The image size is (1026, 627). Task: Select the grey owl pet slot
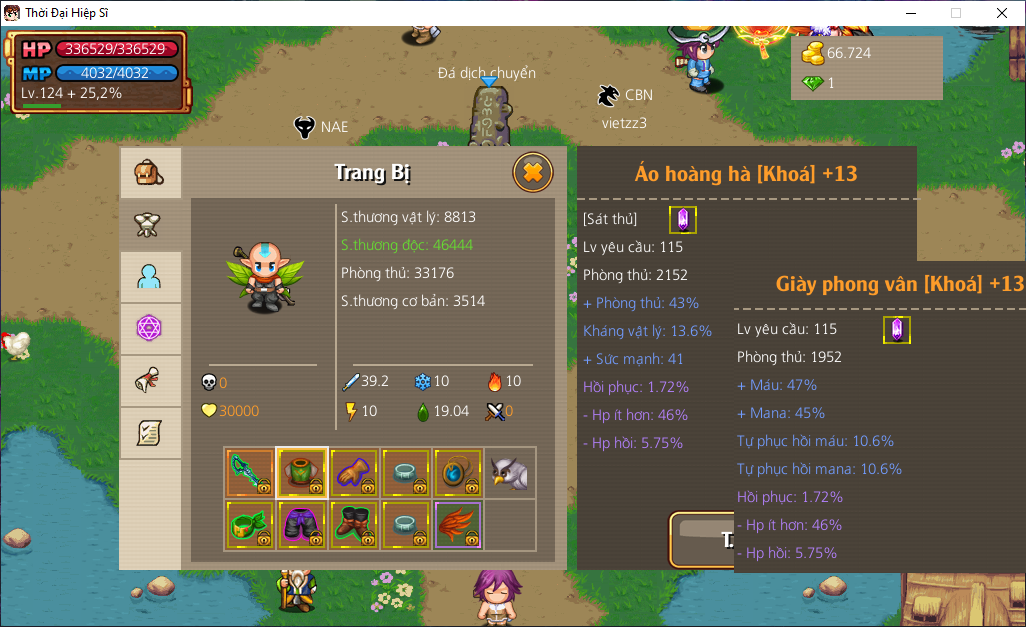(510, 472)
